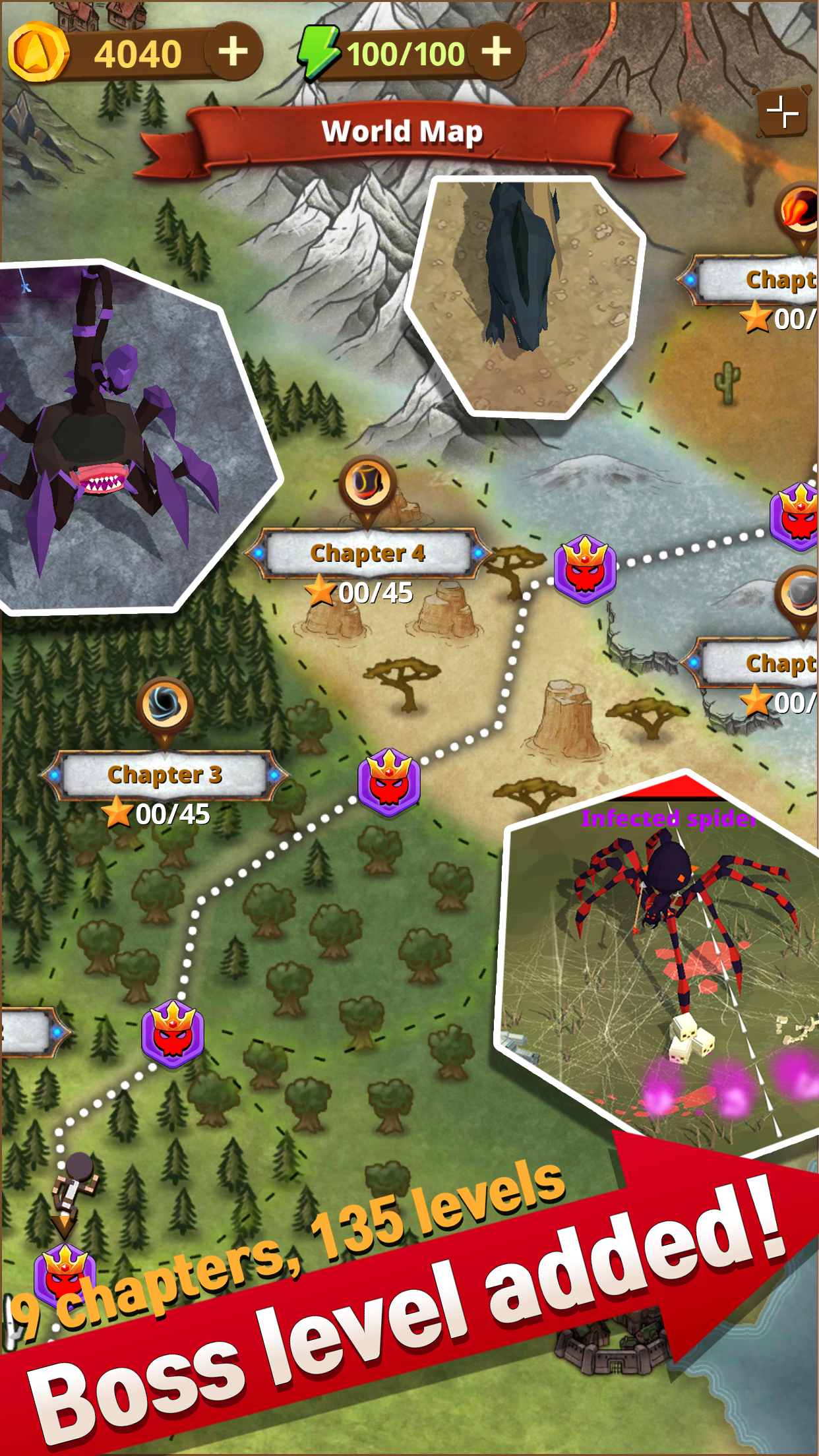Refill energy using the plus button
Viewport: 819px width, 1456px height.
[496, 52]
